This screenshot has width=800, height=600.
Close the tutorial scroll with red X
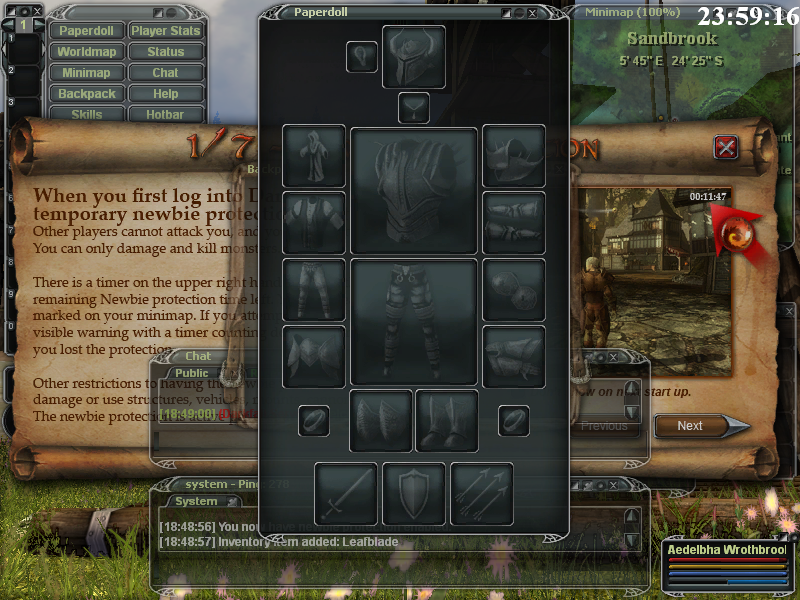727,148
